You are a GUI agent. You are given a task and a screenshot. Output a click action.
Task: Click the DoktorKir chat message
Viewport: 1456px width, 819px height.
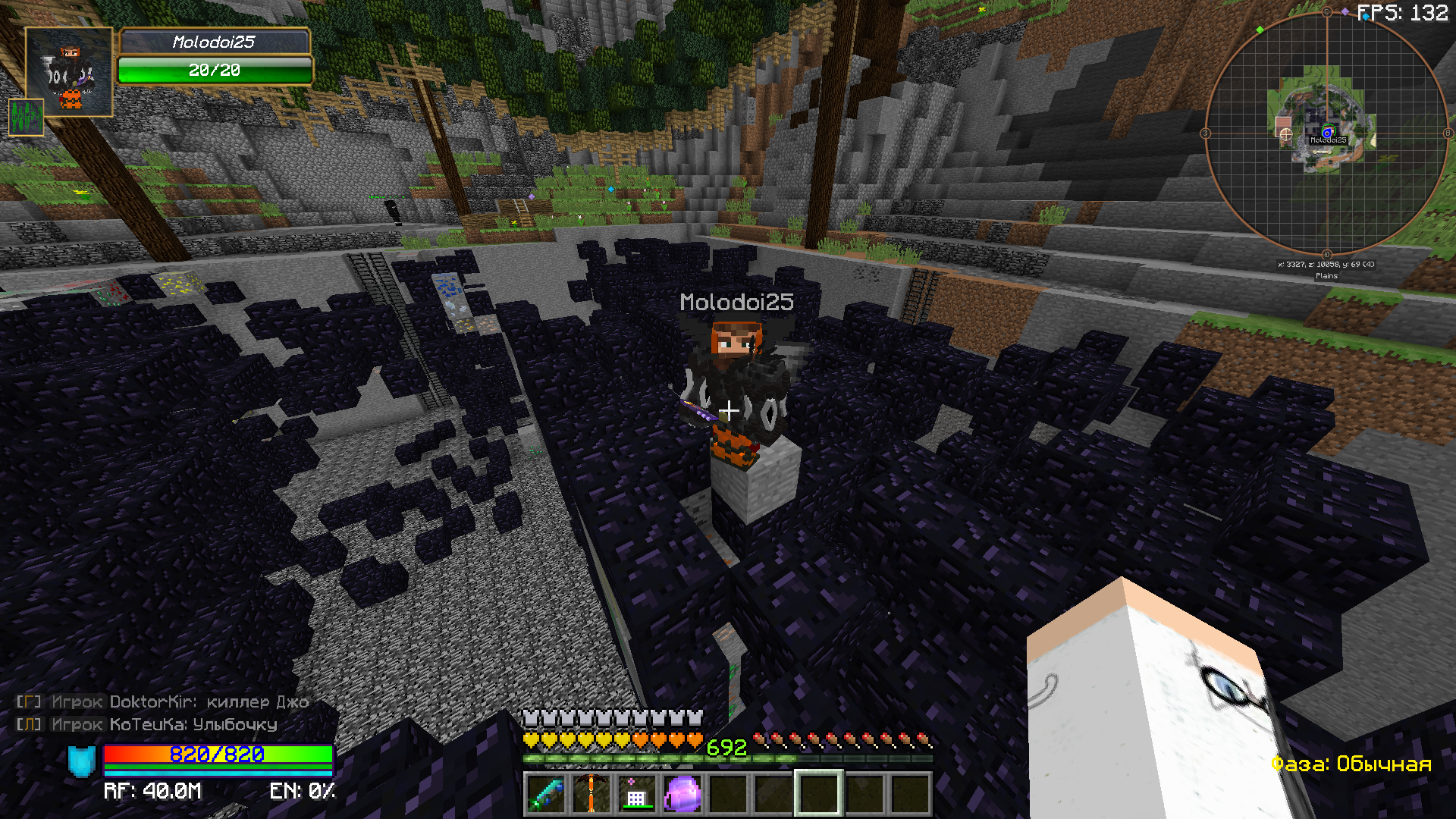click(163, 702)
